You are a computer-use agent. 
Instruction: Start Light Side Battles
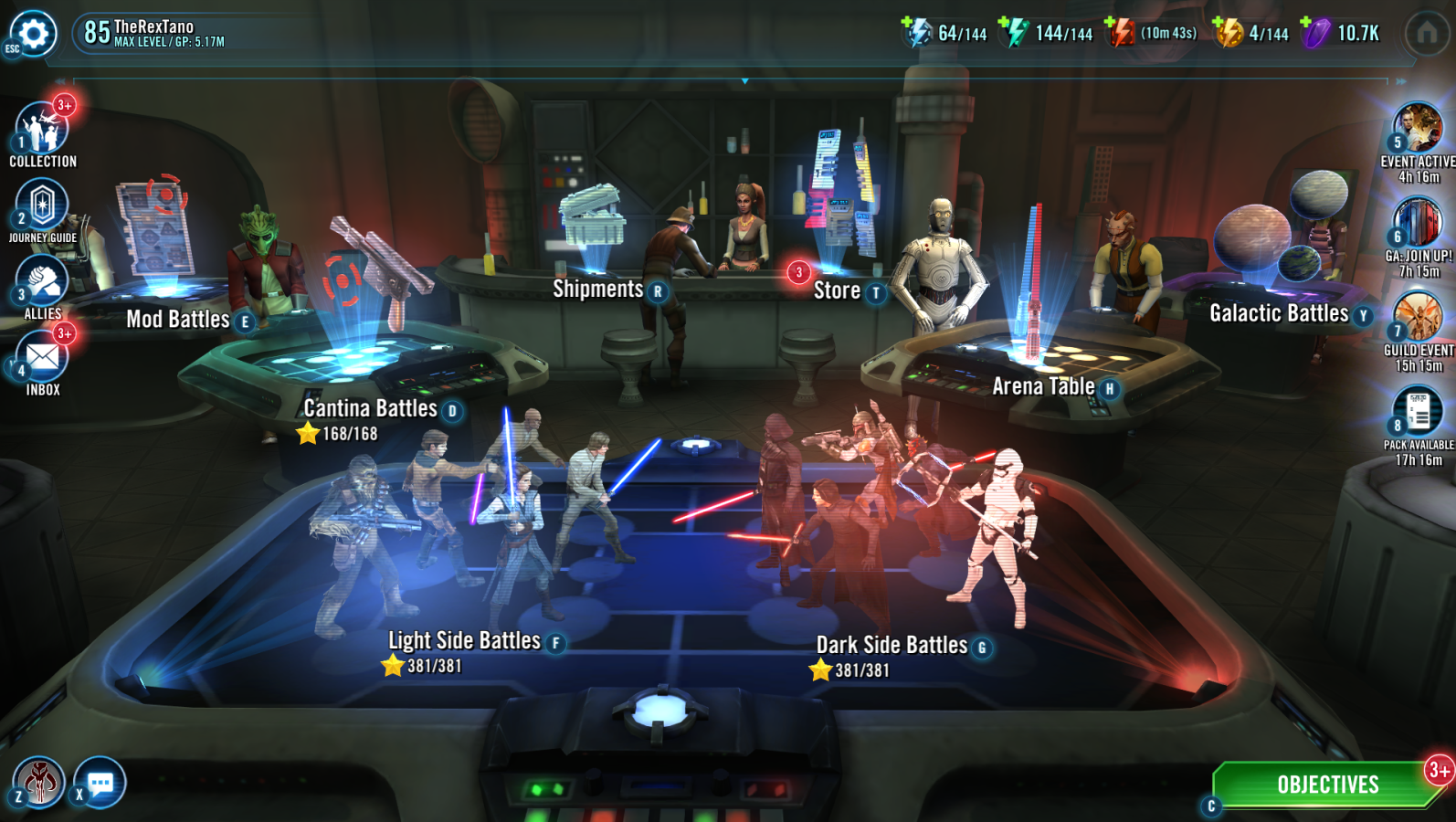[464, 640]
